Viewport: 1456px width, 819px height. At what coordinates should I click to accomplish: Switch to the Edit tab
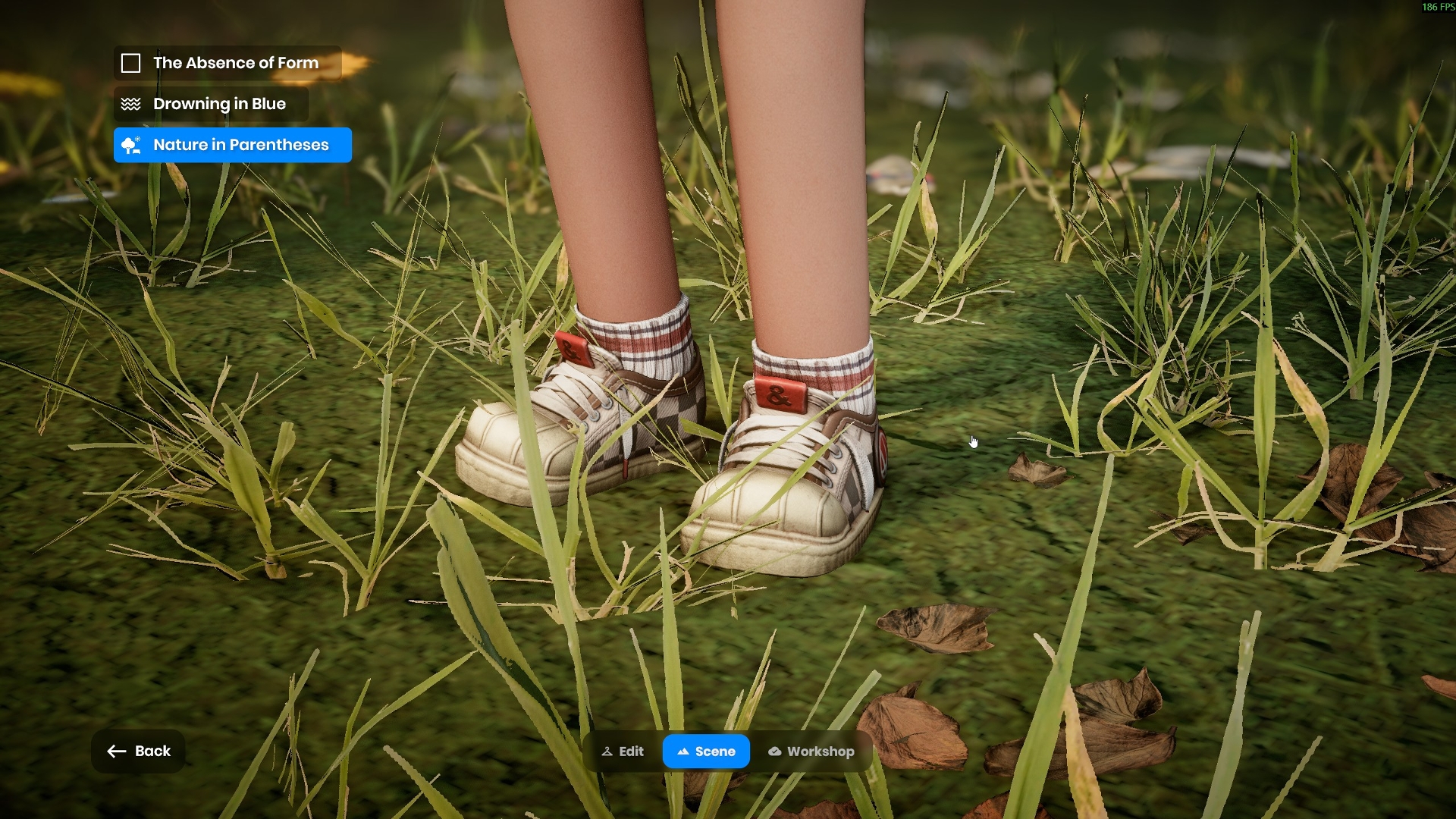coord(623,752)
